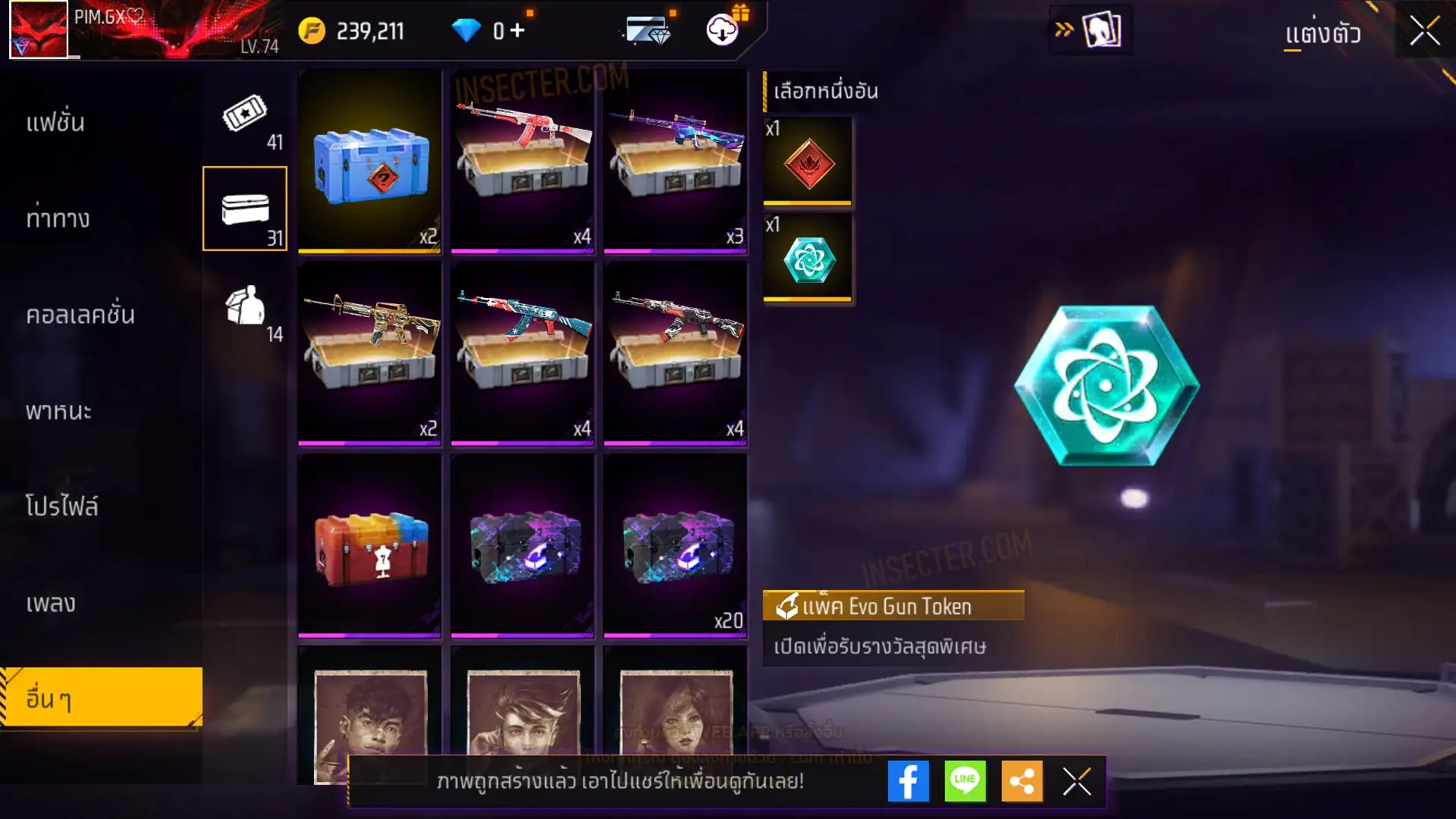Share the screenshot to Facebook
The width and height of the screenshot is (1456, 819).
908,781
